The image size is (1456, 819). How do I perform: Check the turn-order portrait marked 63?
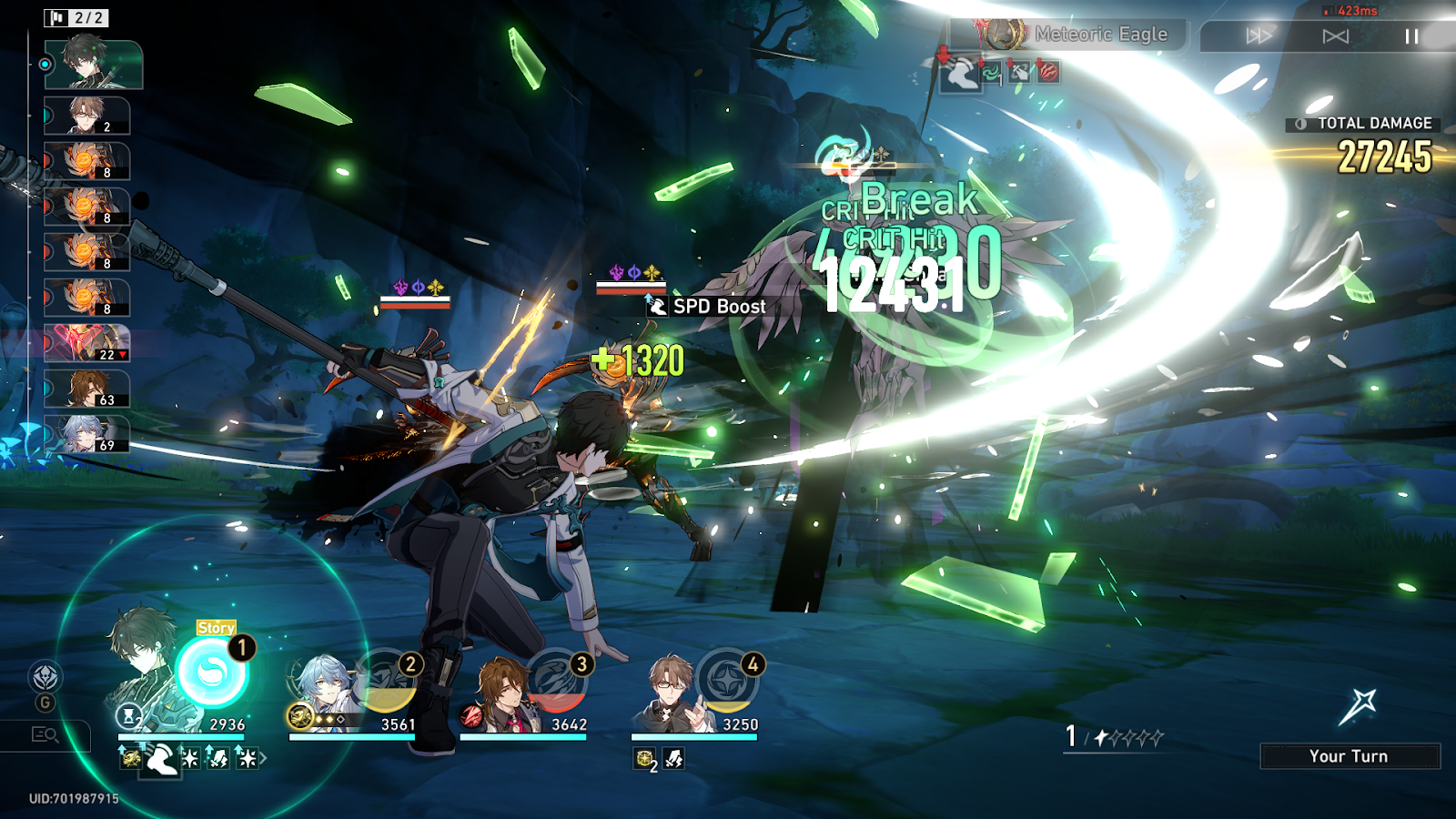pyautogui.click(x=88, y=389)
